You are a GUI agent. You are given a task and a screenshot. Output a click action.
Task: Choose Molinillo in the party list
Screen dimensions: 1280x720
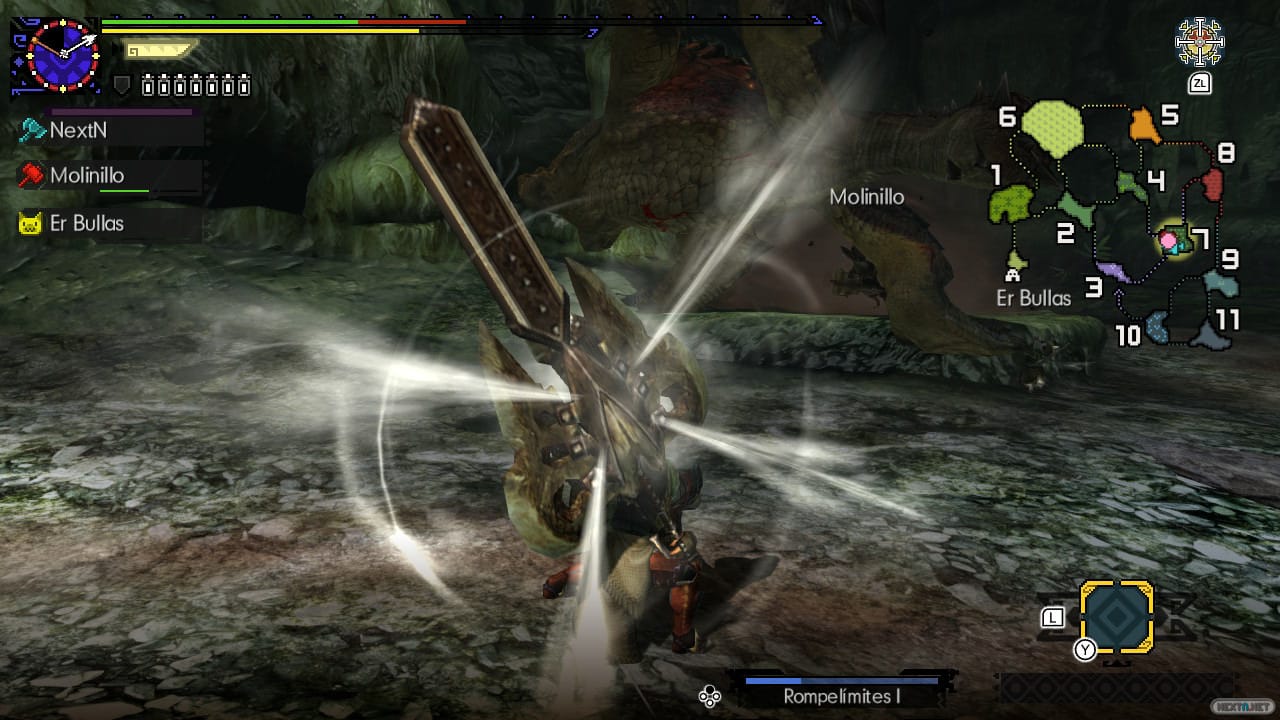(86, 176)
